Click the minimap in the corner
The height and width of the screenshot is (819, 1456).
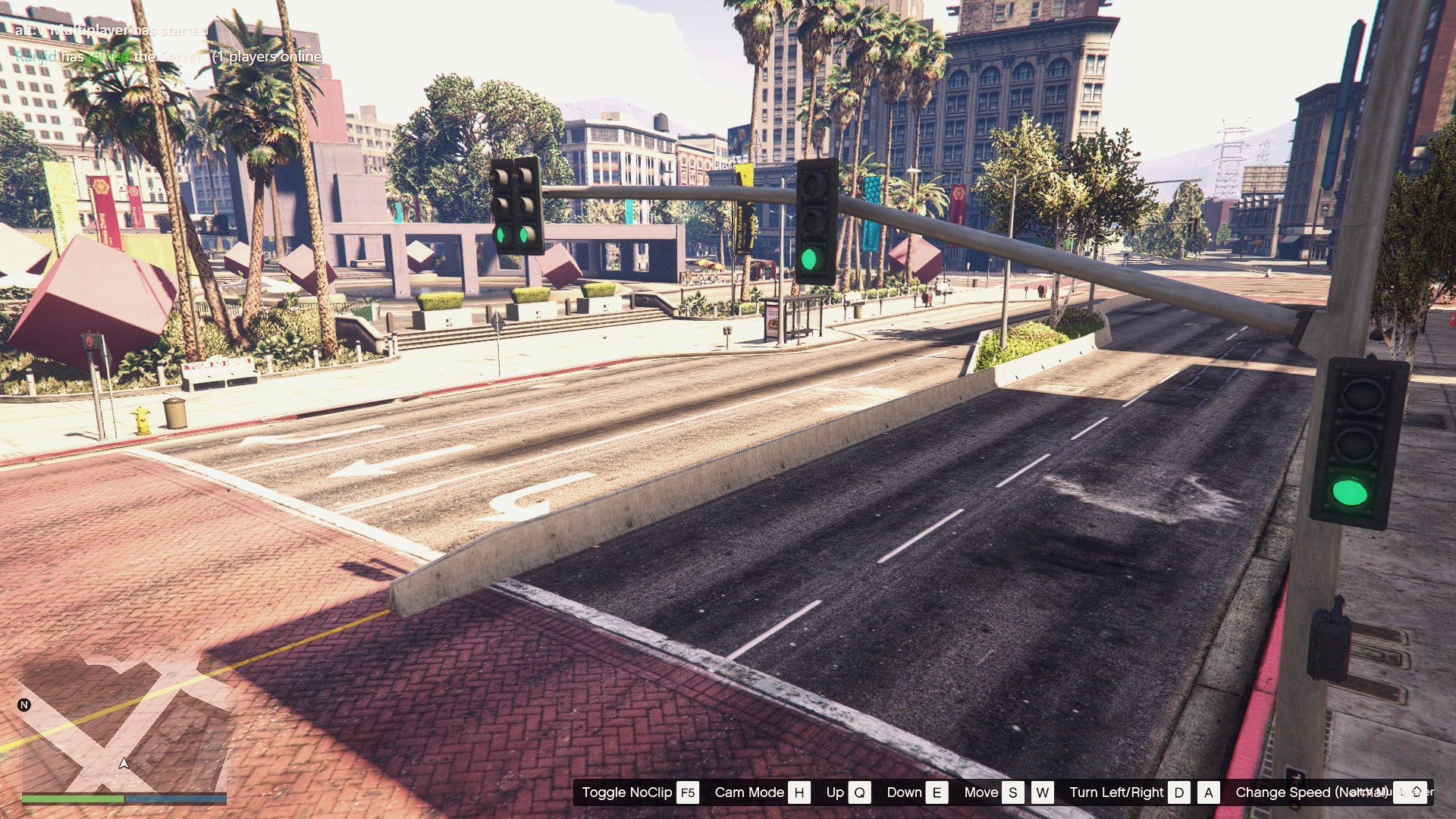click(124, 724)
